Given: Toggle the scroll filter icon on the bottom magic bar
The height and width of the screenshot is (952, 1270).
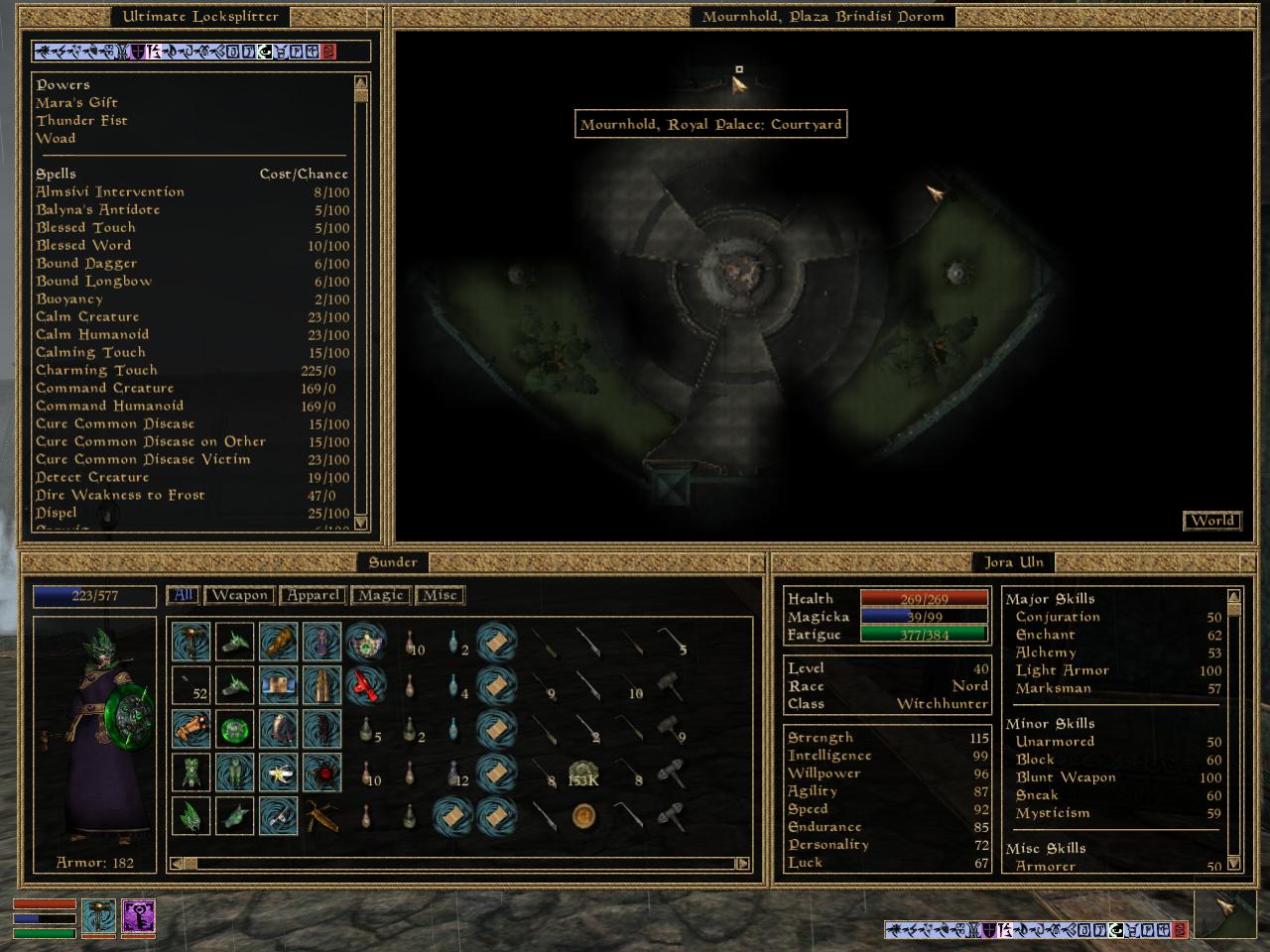Looking at the screenshot, I should point(1132,931).
